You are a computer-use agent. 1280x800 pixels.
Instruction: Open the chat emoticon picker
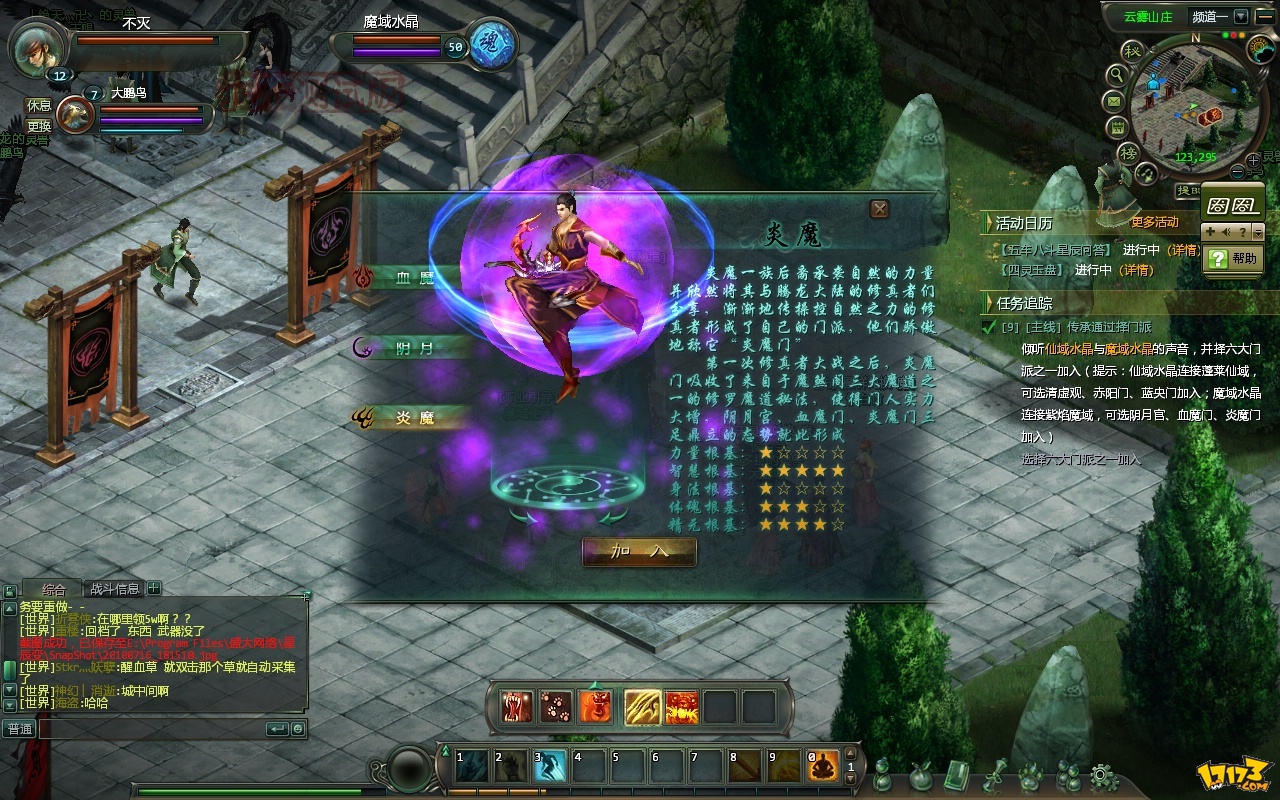(x=298, y=729)
